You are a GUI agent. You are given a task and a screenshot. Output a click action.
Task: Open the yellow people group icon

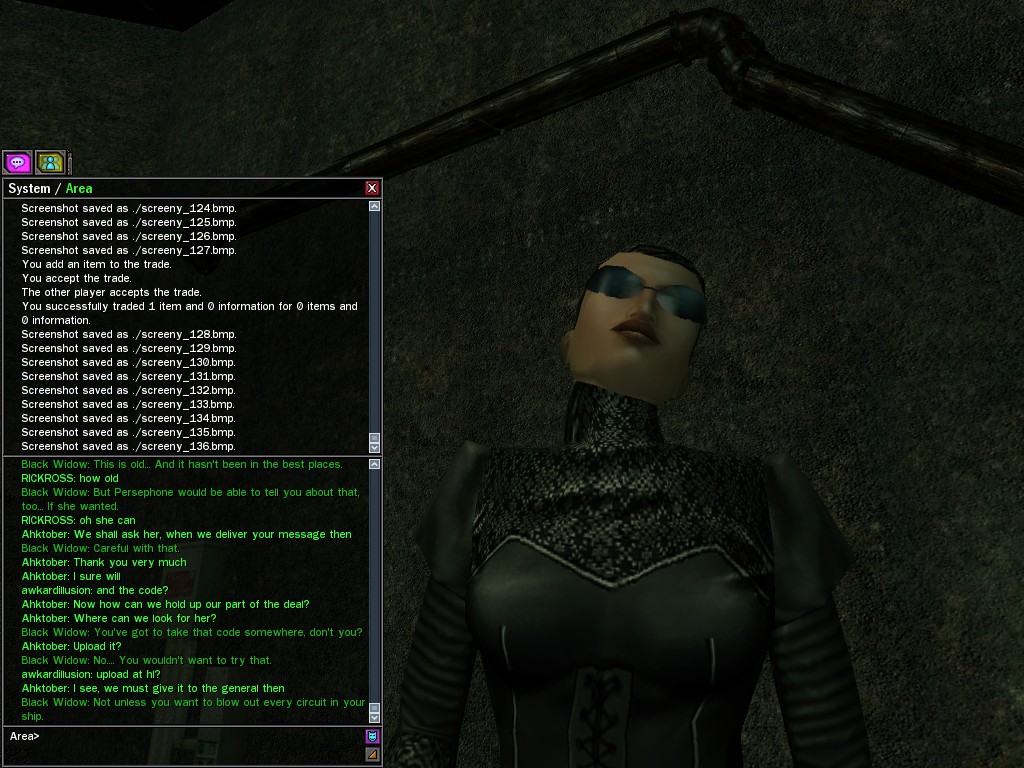[x=50, y=162]
